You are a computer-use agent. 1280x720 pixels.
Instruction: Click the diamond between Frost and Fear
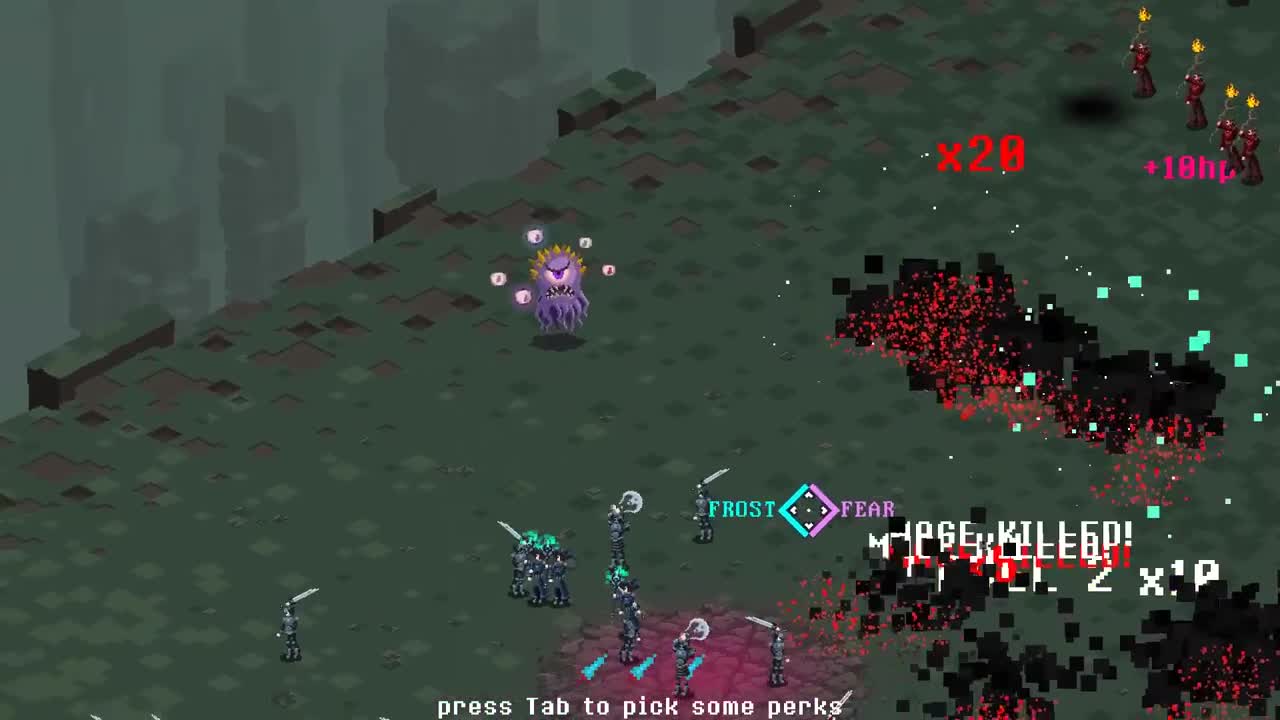click(x=808, y=510)
